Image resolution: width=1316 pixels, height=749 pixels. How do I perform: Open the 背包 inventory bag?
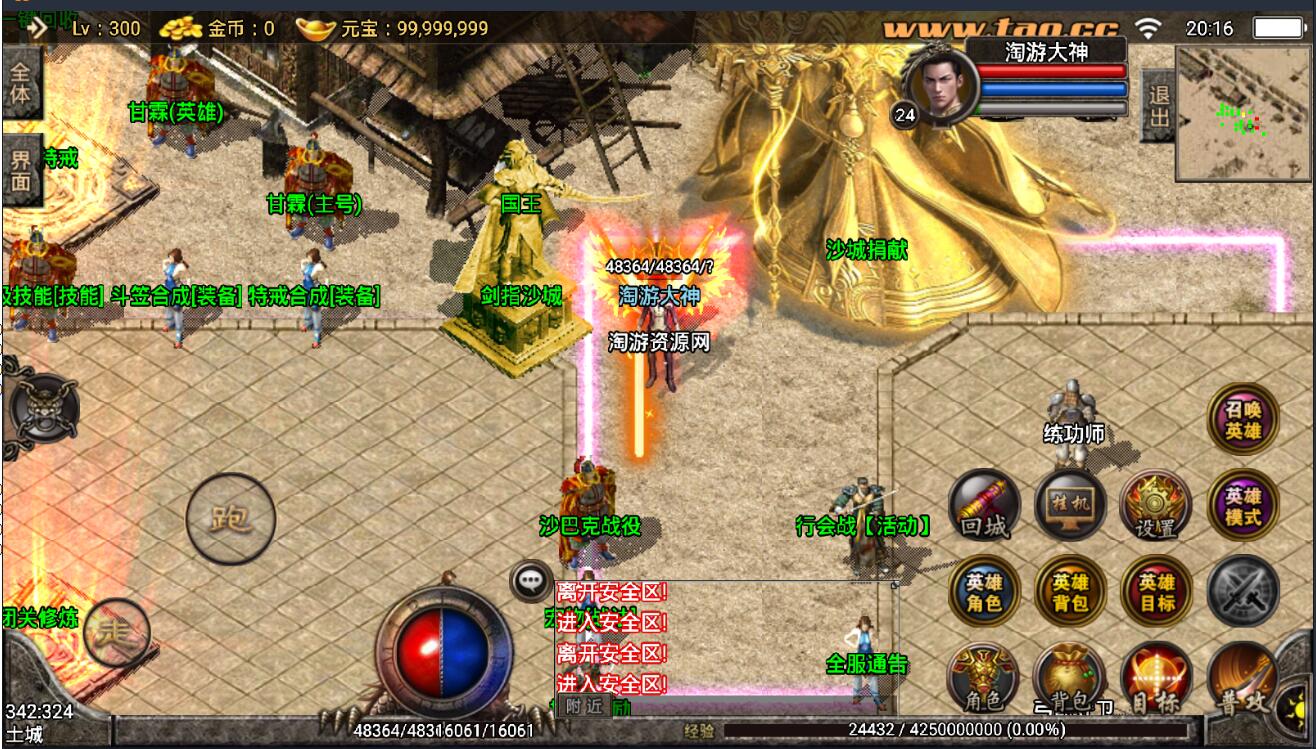click(1070, 678)
